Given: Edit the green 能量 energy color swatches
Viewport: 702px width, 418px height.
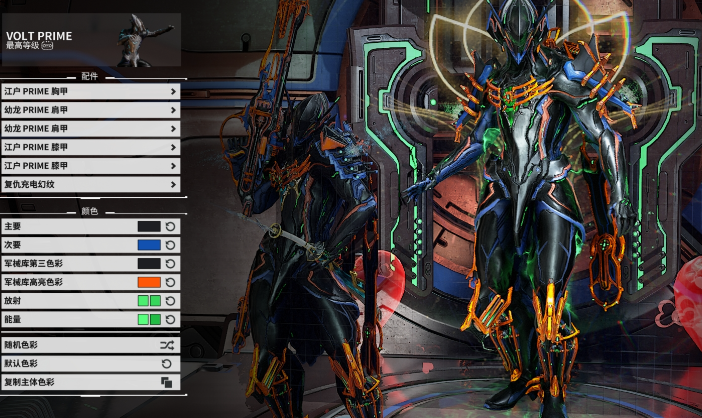Looking at the screenshot, I should [149, 319].
